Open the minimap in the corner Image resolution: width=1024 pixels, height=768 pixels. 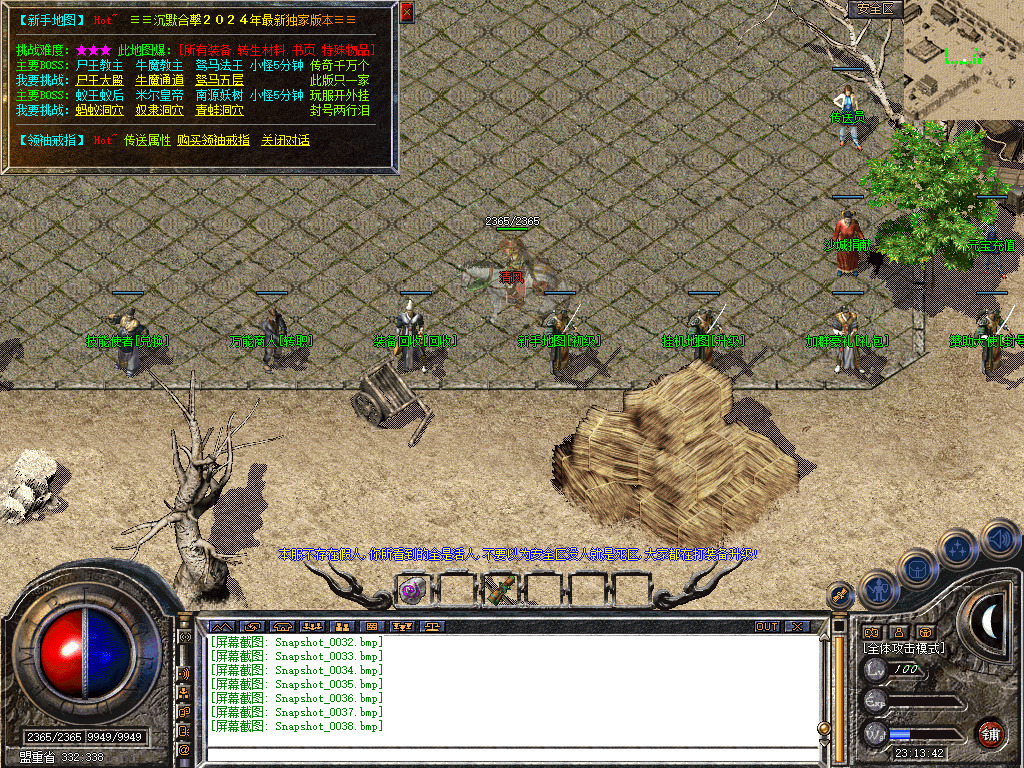963,58
